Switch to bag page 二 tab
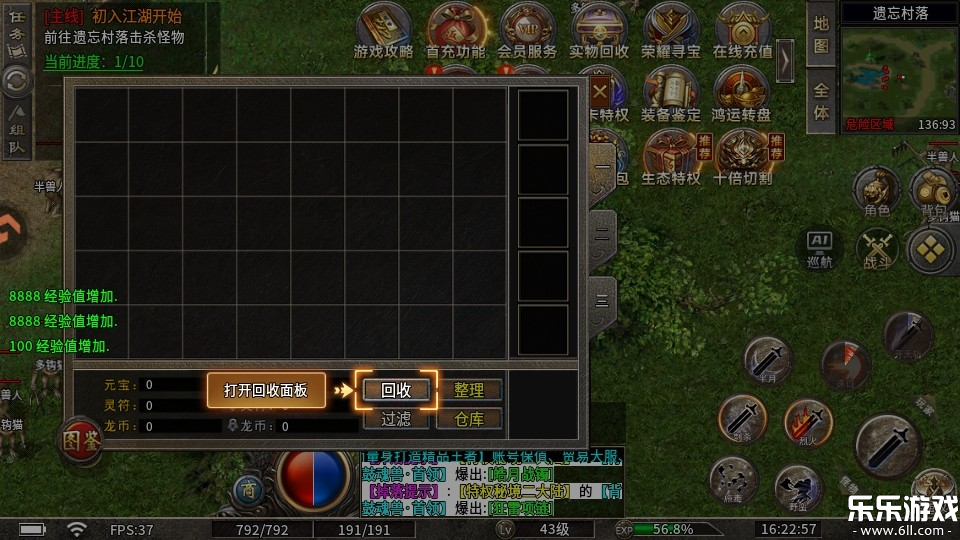 pos(602,232)
